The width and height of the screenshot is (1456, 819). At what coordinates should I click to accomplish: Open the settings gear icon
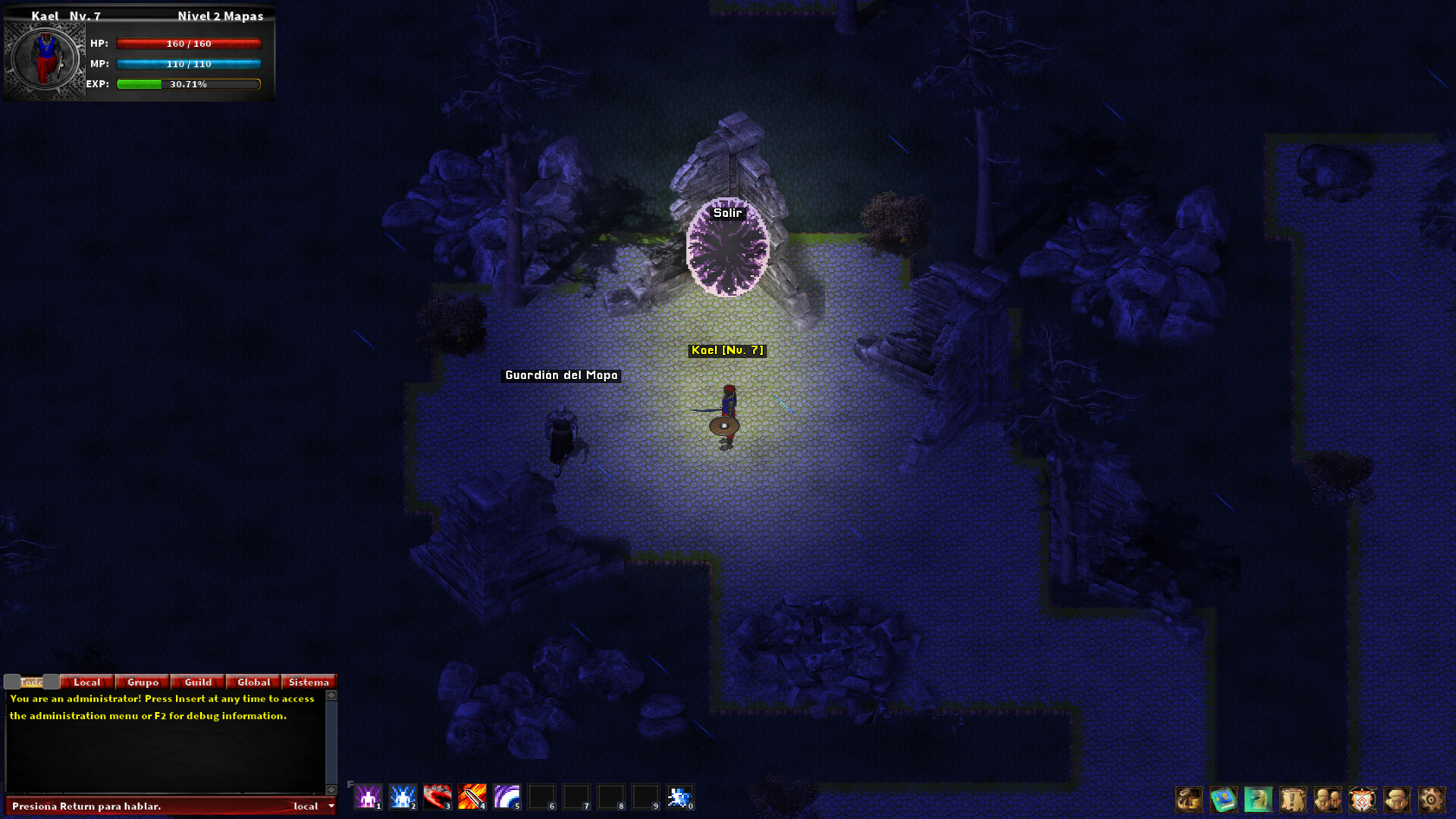(1429, 798)
